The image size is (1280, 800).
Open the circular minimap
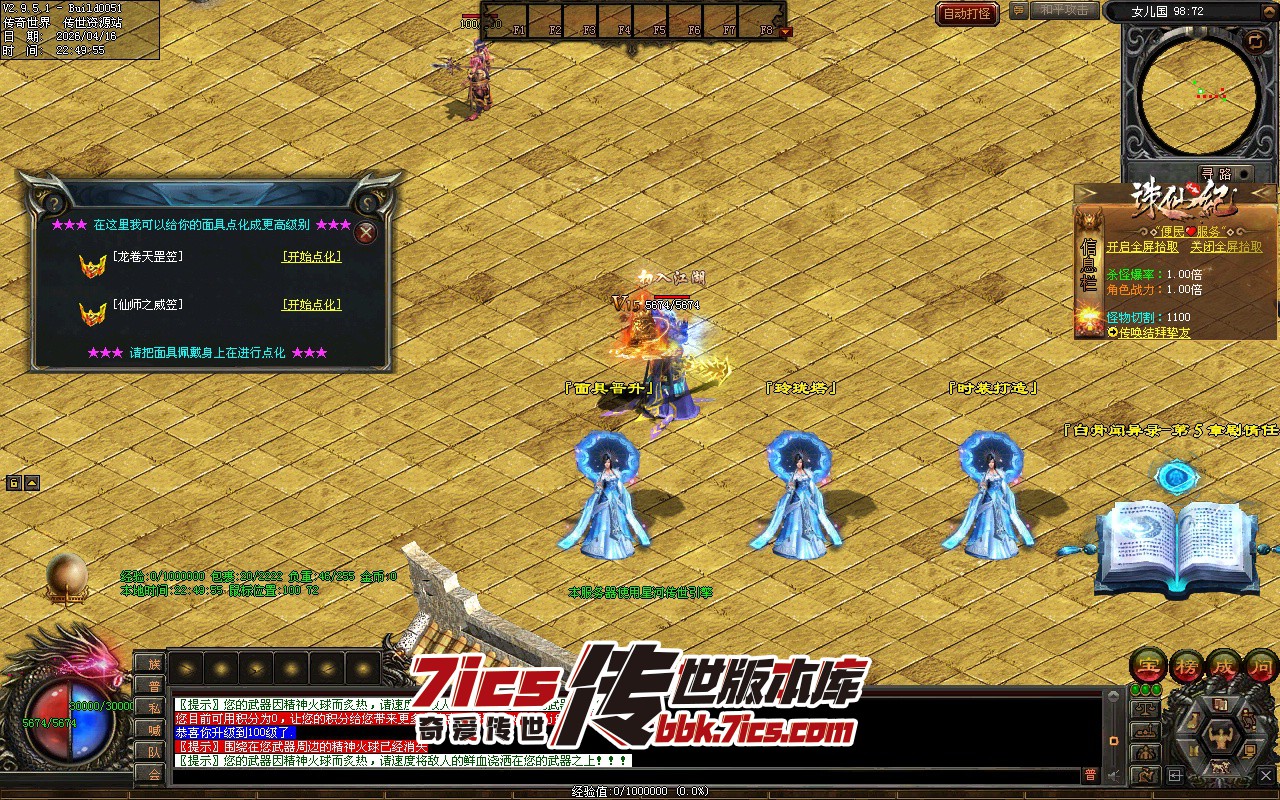(1199, 94)
